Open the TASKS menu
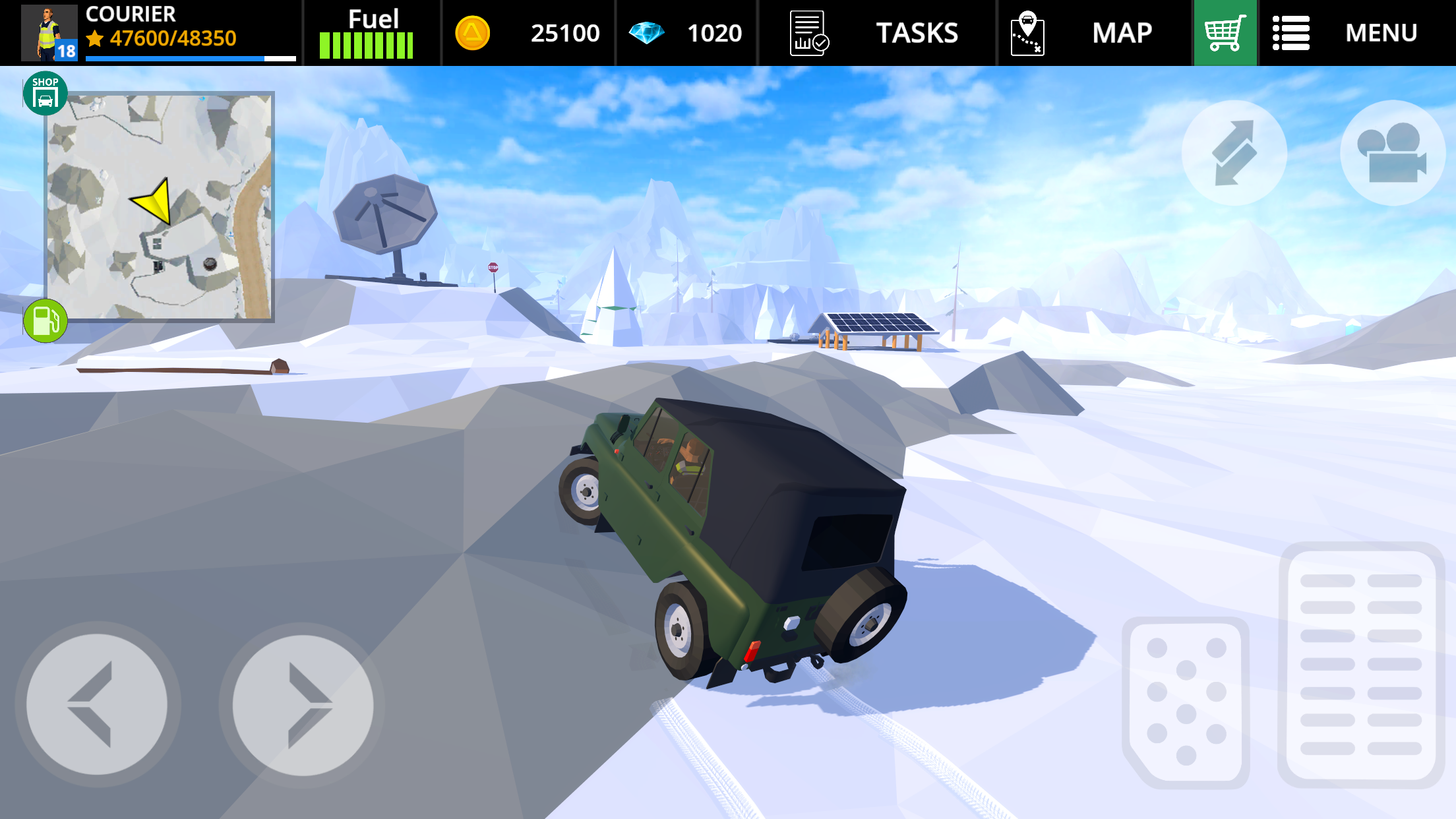1456x819 pixels. [x=917, y=32]
